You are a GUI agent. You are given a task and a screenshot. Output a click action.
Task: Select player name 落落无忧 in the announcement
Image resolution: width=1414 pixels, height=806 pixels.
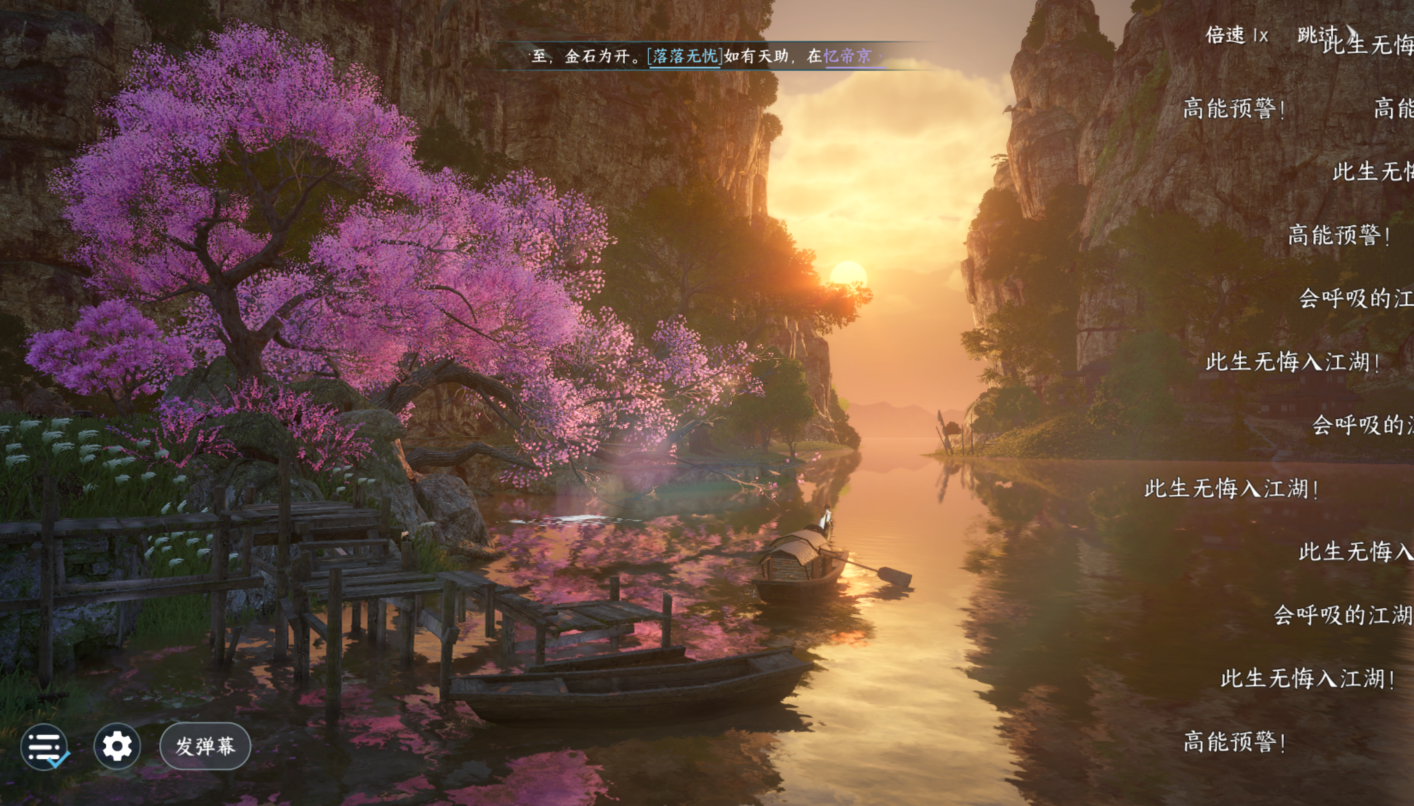tap(684, 57)
